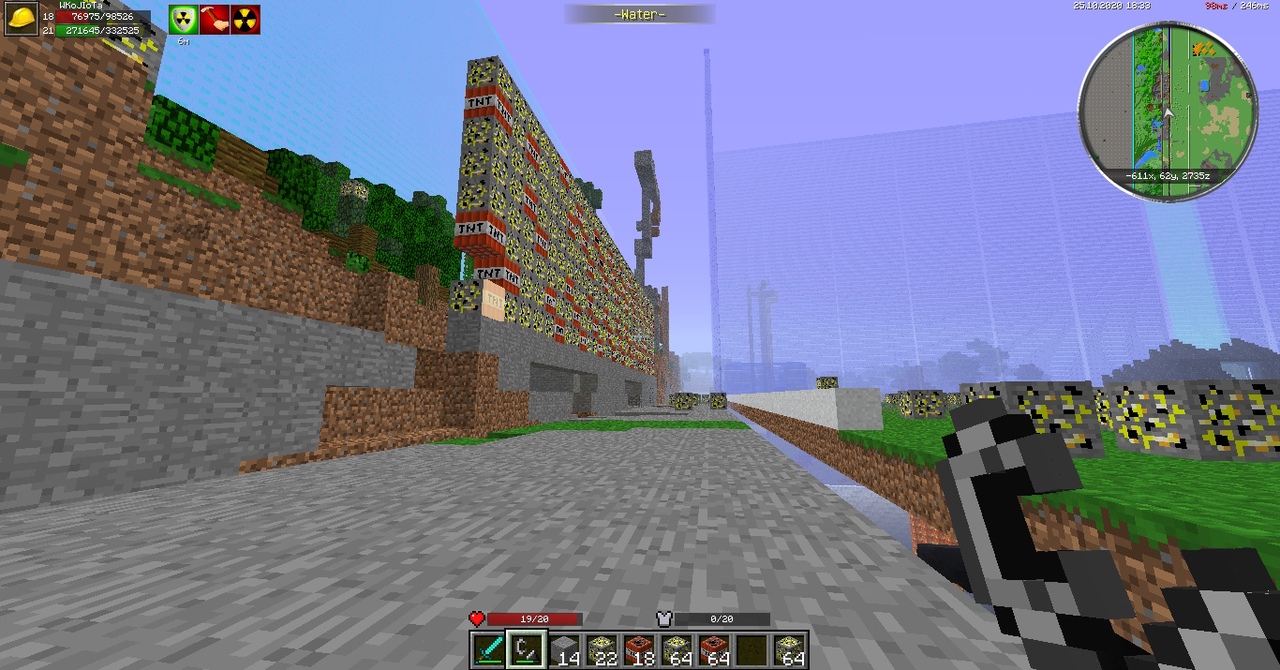Screen dimensions: 1280x670
Task: Click the red hammer-in-hand effect icon
Action: tap(214, 20)
